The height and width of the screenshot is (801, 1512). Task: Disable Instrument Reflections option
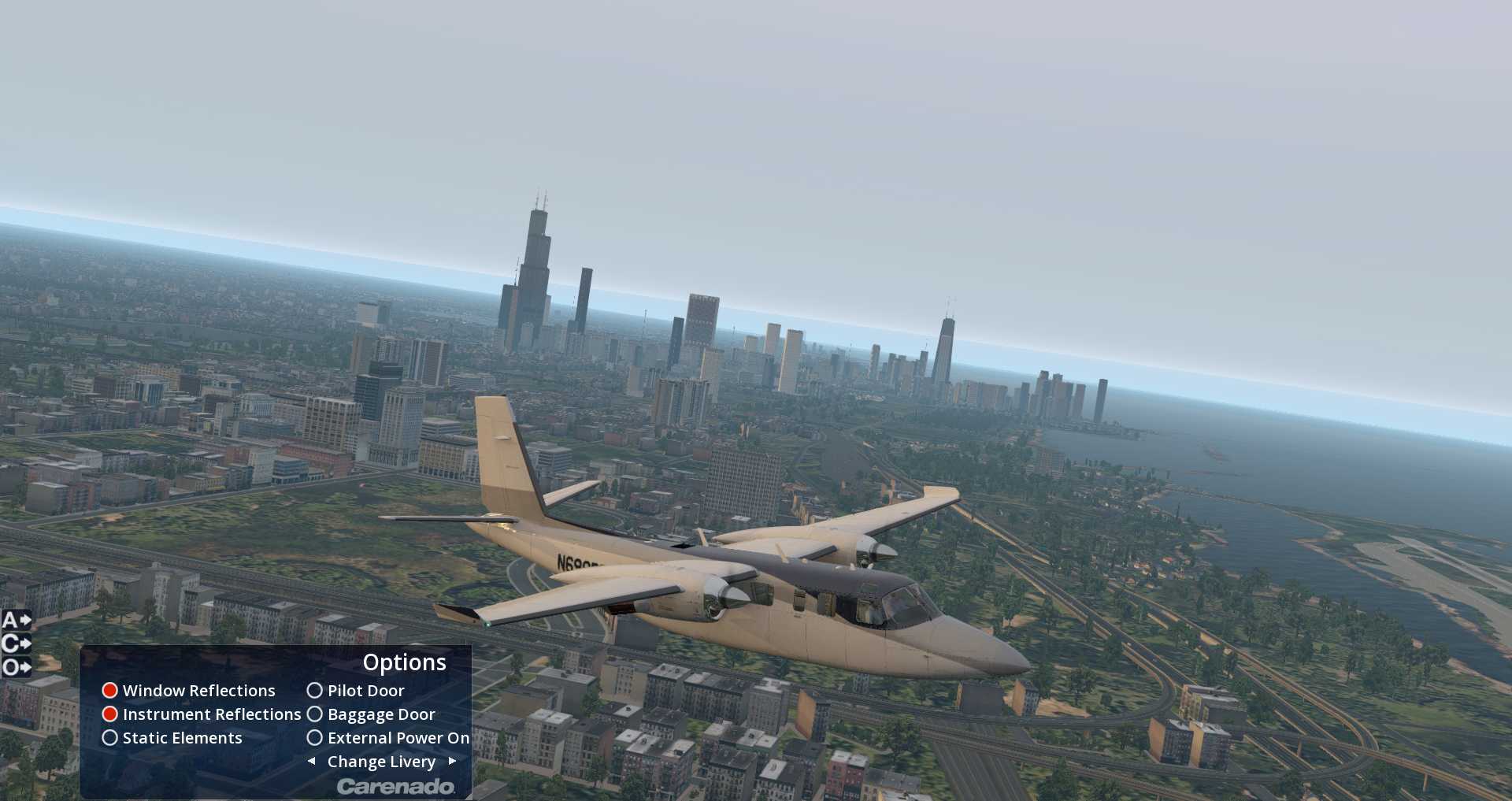(110, 714)
